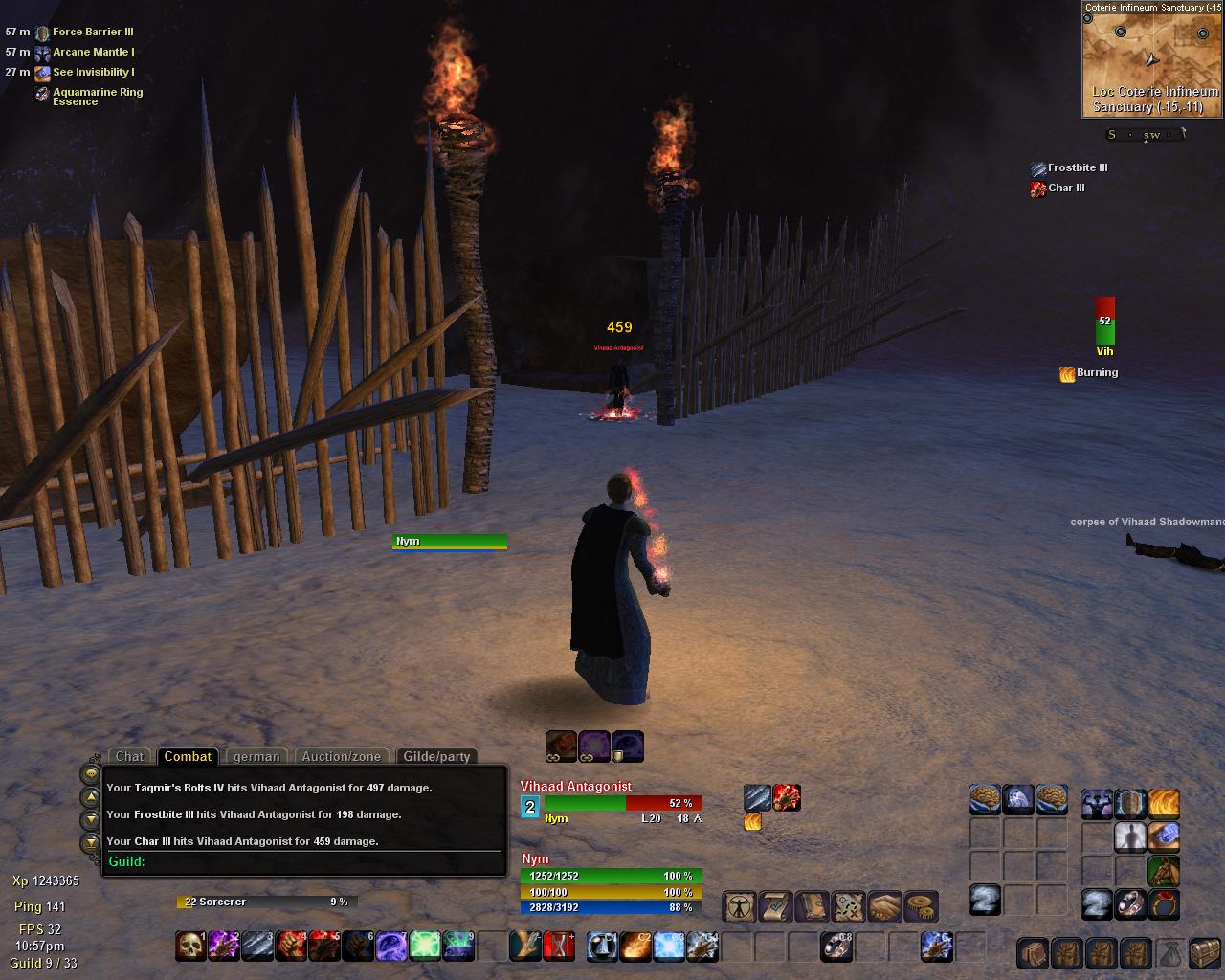Click the minimap of Coterie Infineum Sanctuary
Screen dimensions: 1225x980
tap(1152, 57)
